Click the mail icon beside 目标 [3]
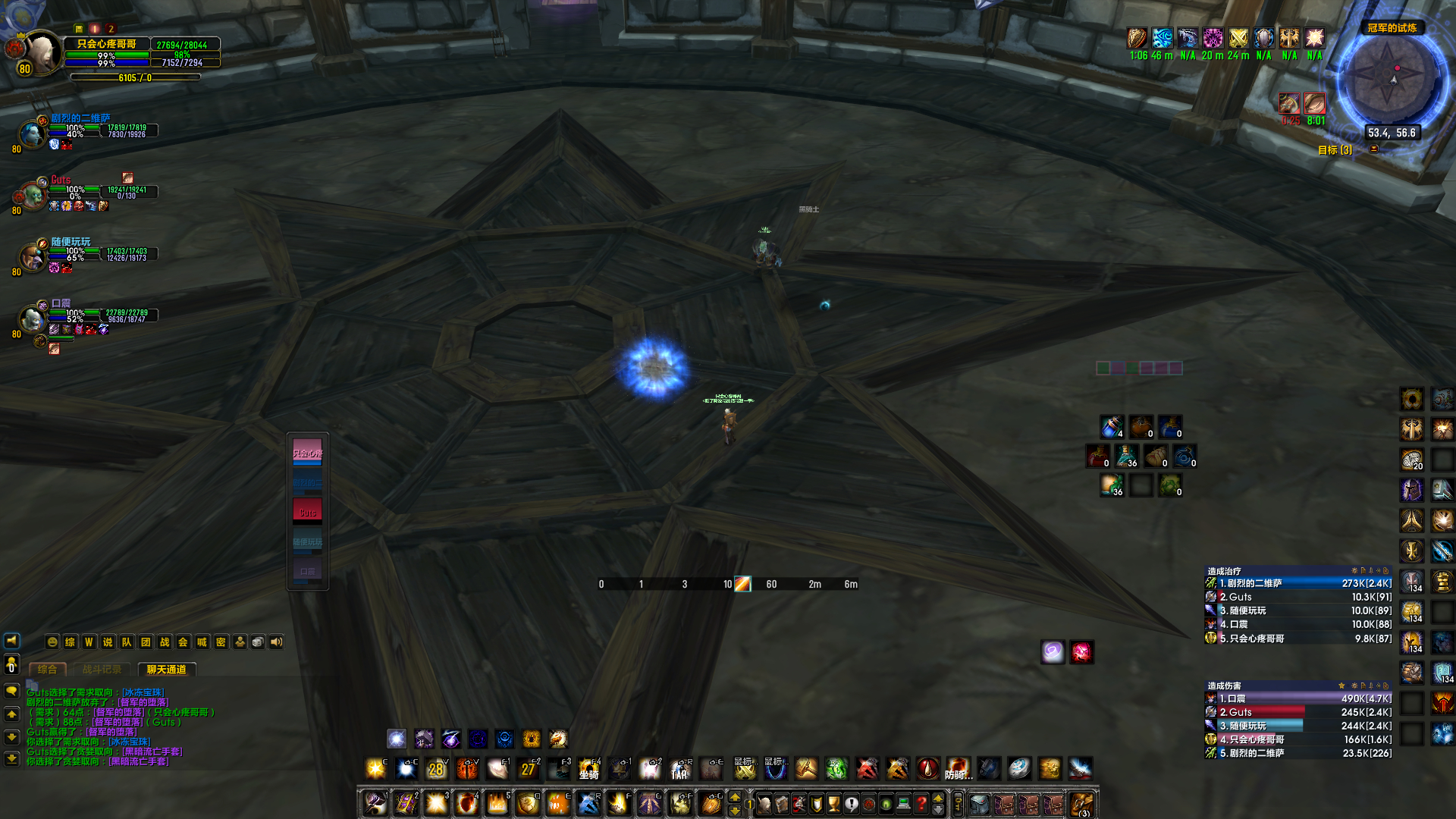The width and height of the screenshot is (1456, 819). tap(1373, 149)
